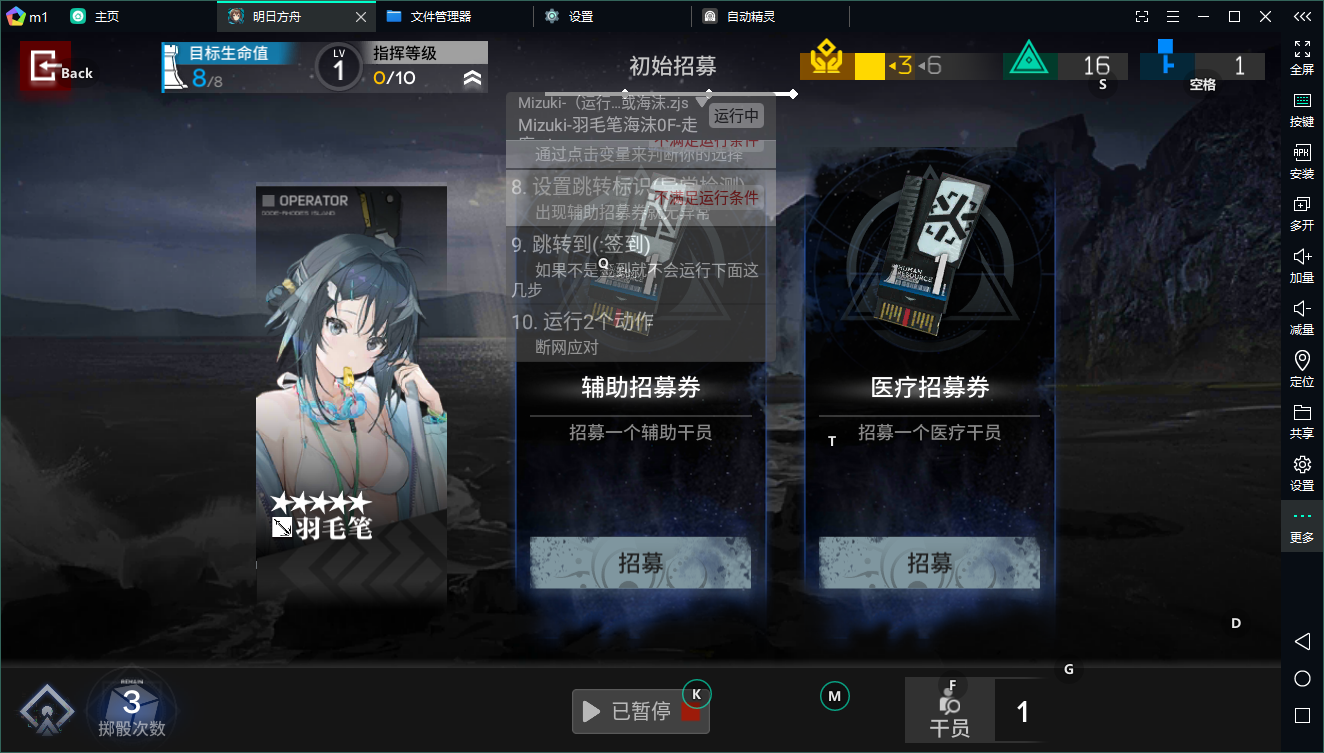Image resolution: width=1324 pixels, height=753 pixels.
Task: Click the 加量 volume up icon
Action: coord(1302,265)
